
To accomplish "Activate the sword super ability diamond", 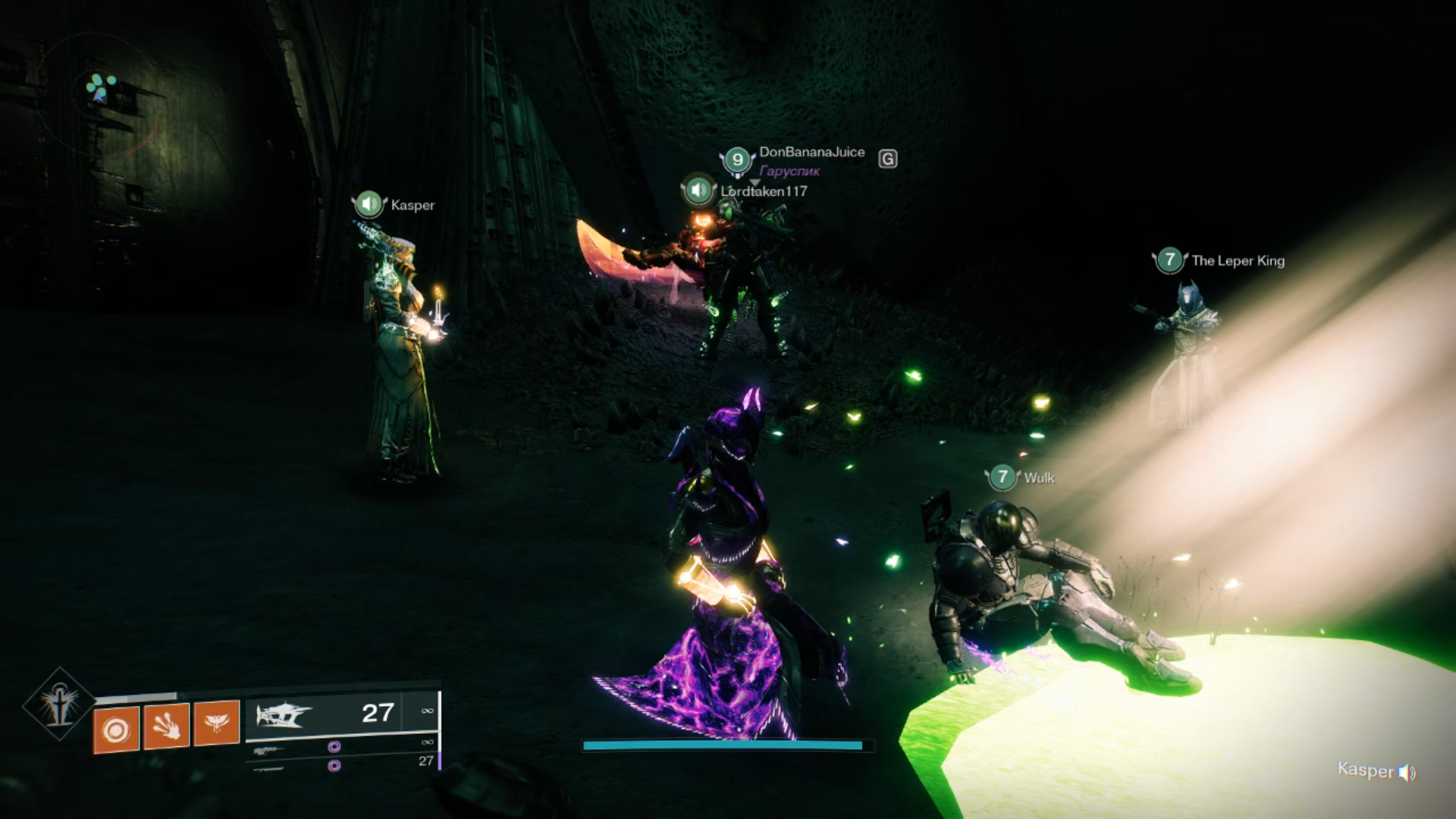I will (x=59, y=706).
